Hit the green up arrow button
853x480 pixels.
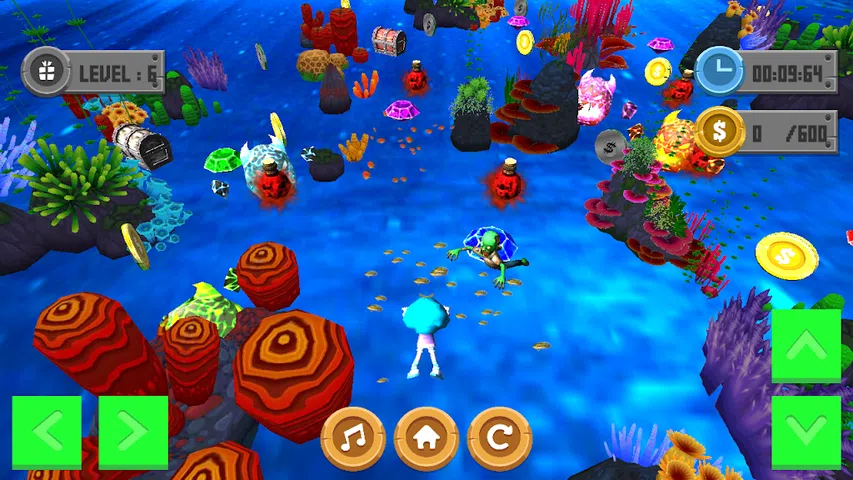(806, 345)
